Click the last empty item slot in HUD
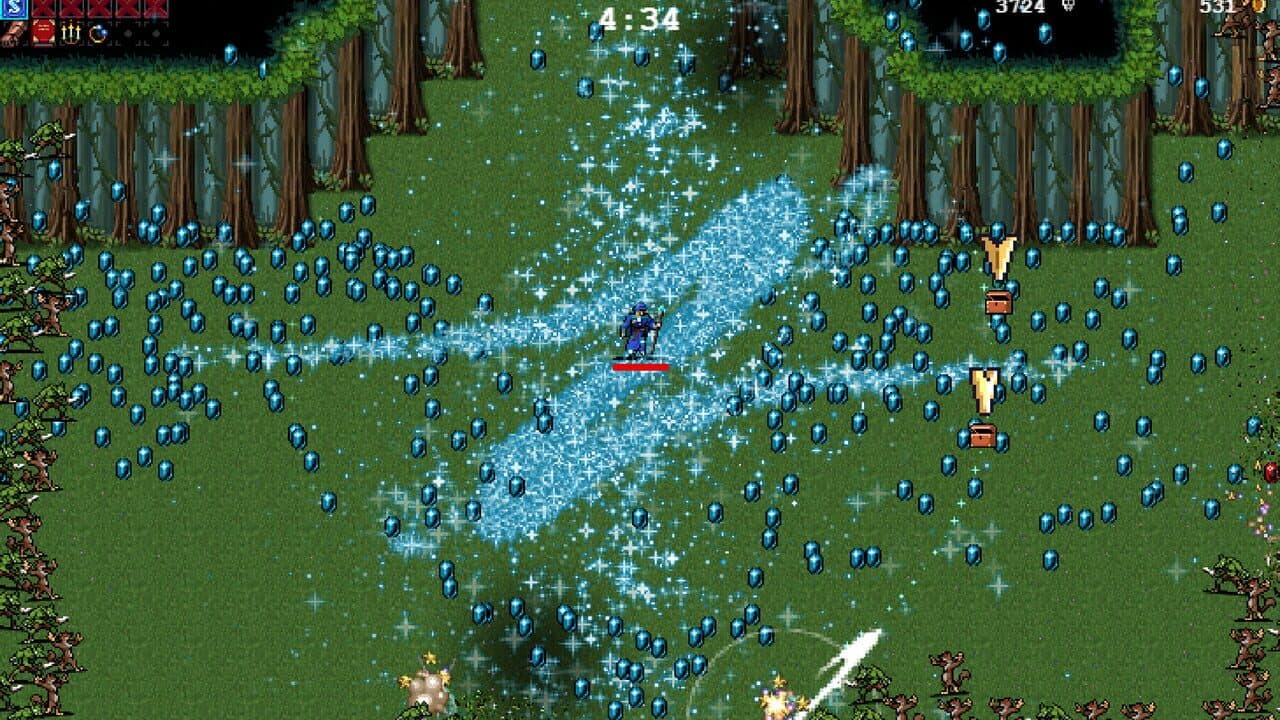 pyautogui.click(x=155, y=33)
